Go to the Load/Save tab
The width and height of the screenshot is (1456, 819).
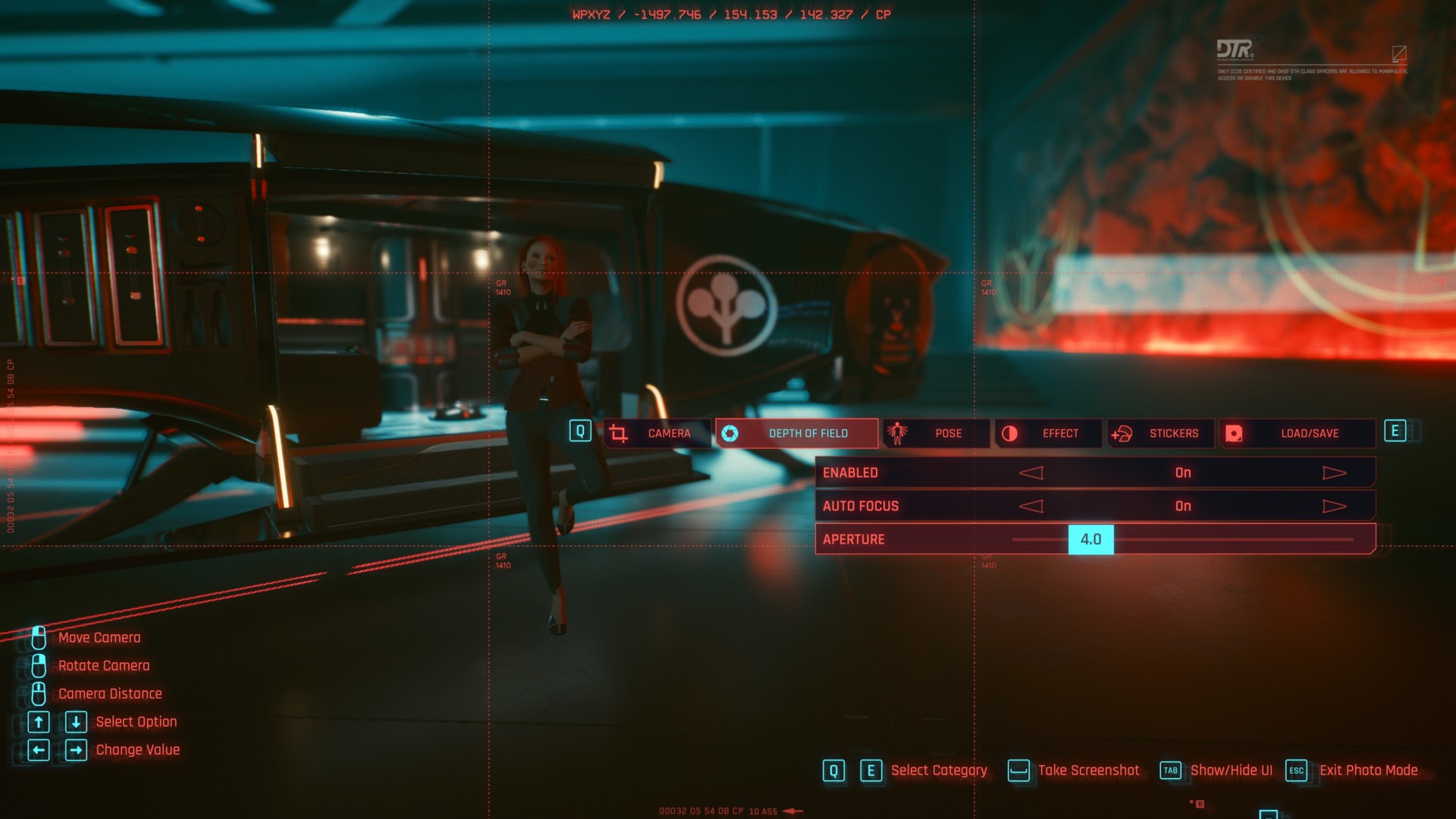click(x=1297, y=433)
